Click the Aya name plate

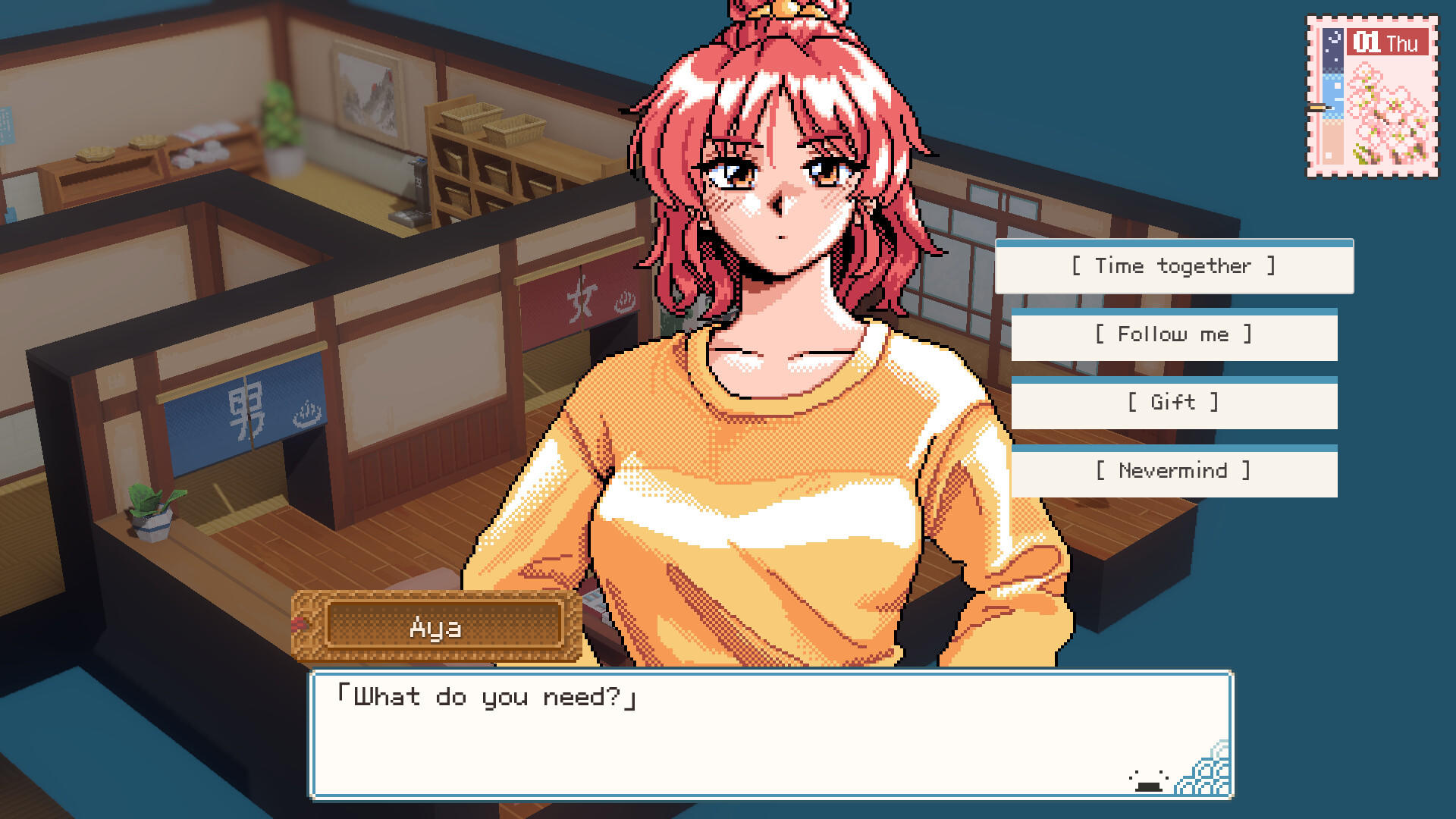[x=436, y=627]
